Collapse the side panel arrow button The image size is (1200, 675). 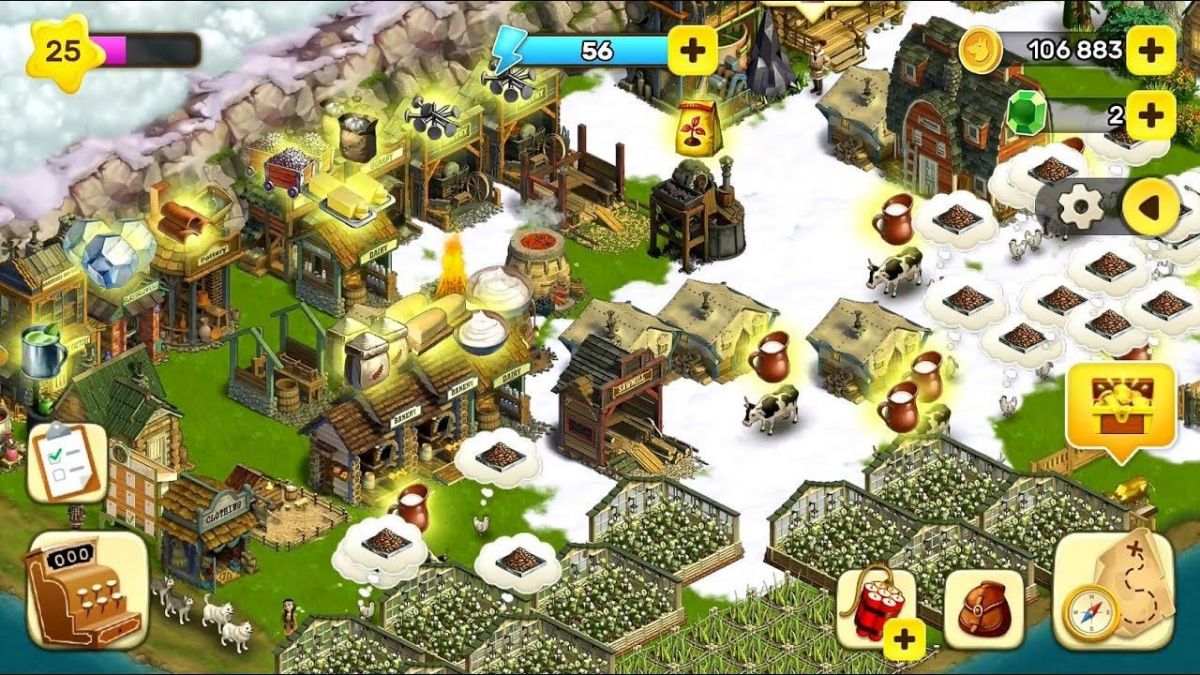click(x=1150, y=207)
